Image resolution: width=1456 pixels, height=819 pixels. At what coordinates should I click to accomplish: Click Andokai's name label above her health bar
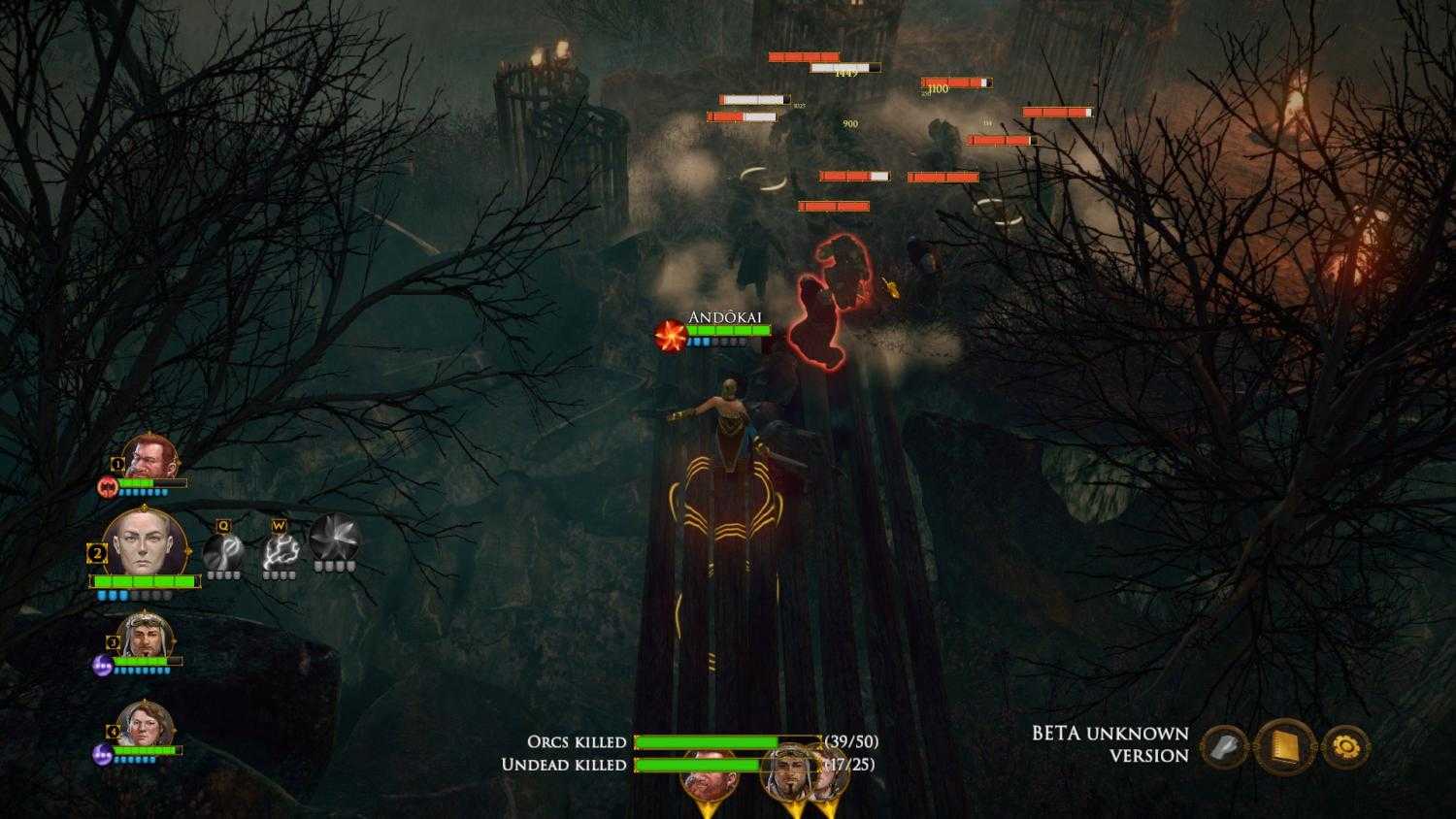click(x=725, y=314)
